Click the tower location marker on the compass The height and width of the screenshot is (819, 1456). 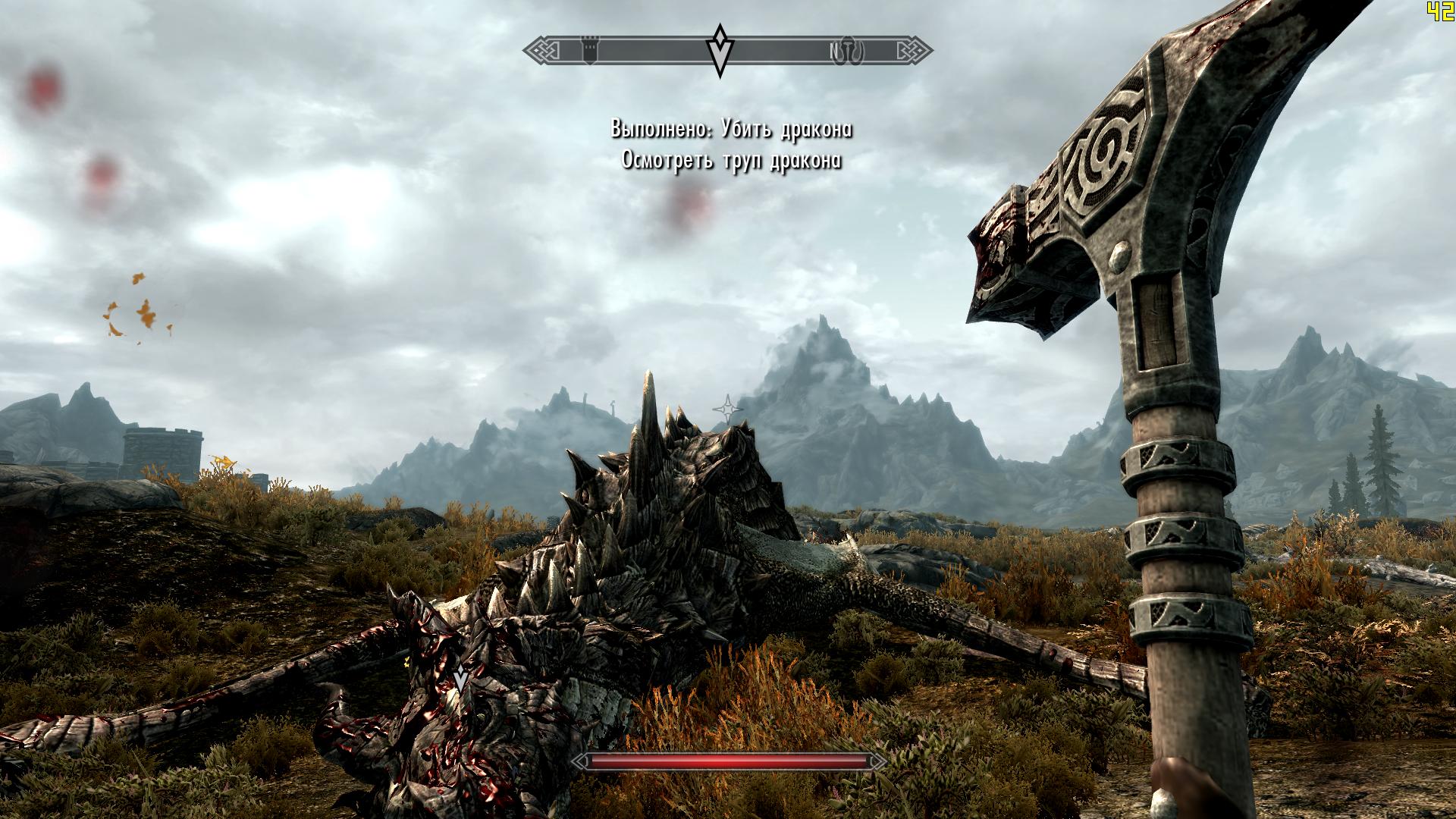(x=590, y=51)
